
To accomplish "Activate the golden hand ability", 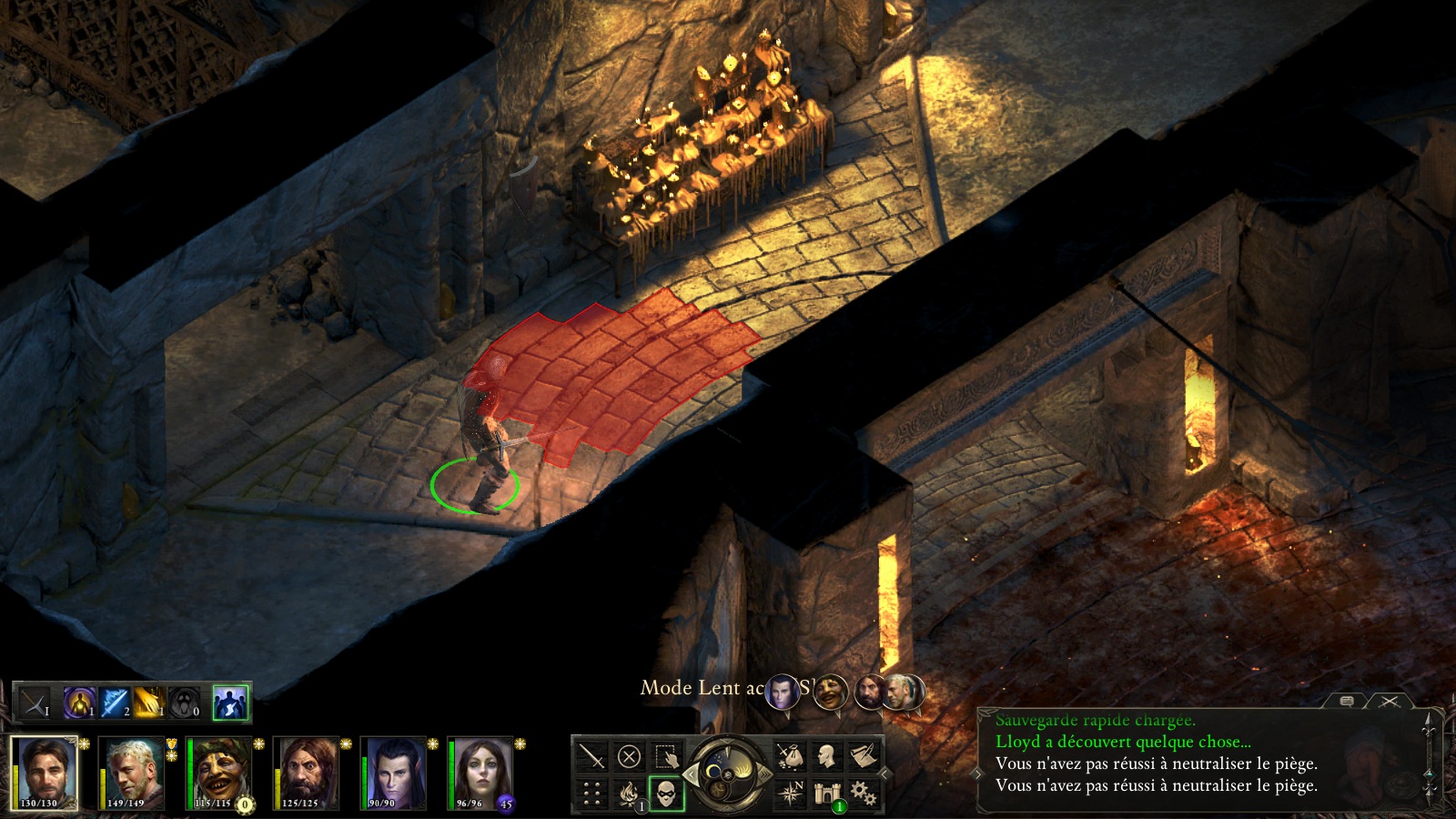I will [x=149, y=703].
